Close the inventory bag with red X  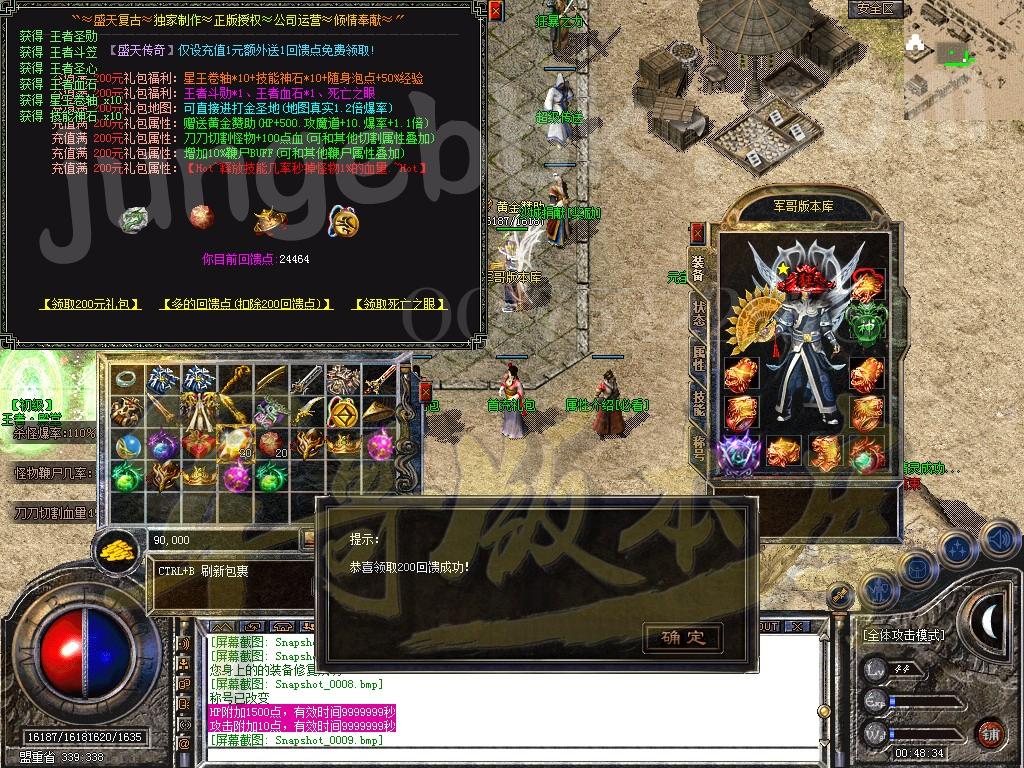[424, 391]
